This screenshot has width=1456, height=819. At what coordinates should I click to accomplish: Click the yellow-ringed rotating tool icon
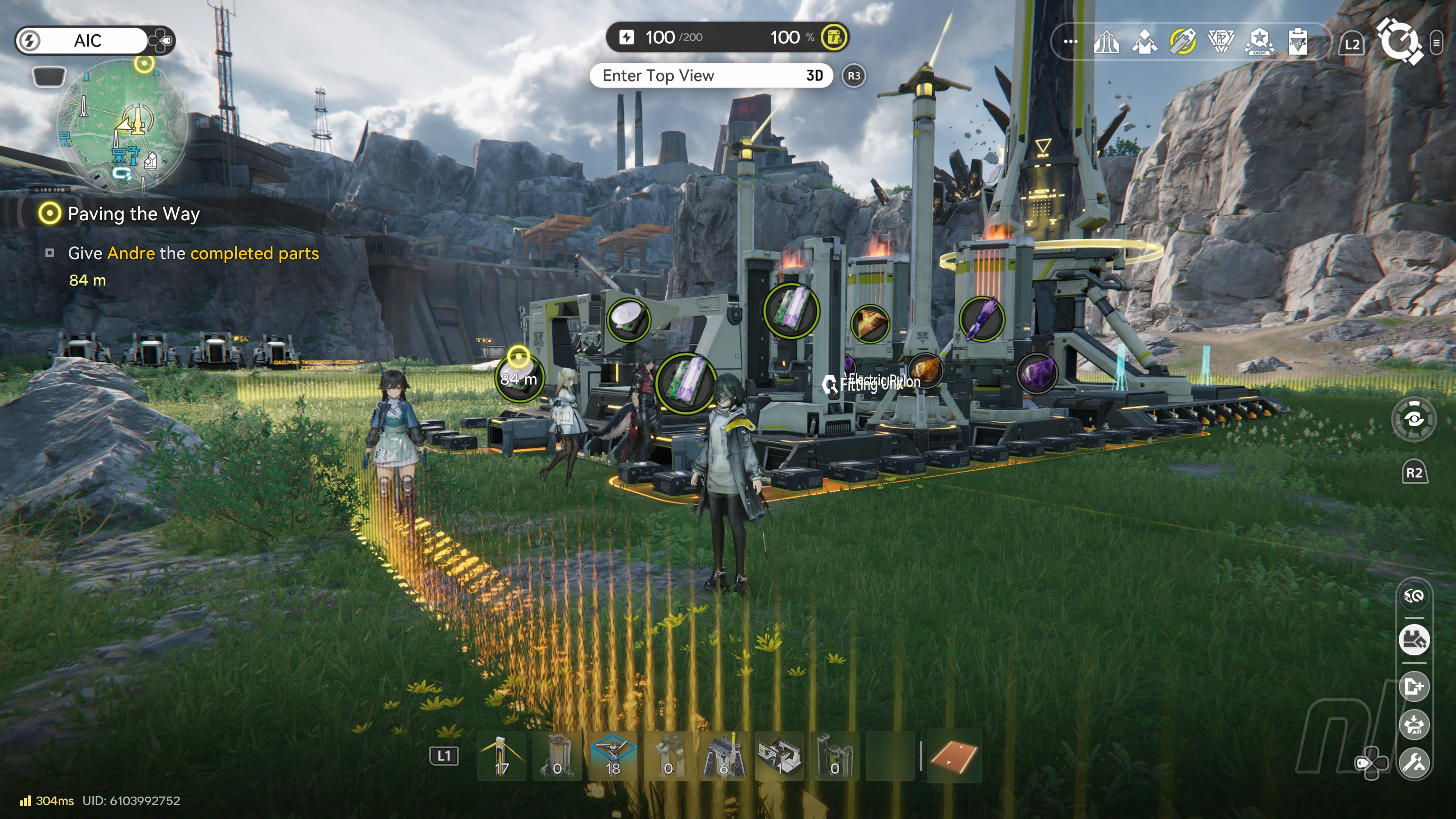pyautogui.click(x=1183, y=42)
